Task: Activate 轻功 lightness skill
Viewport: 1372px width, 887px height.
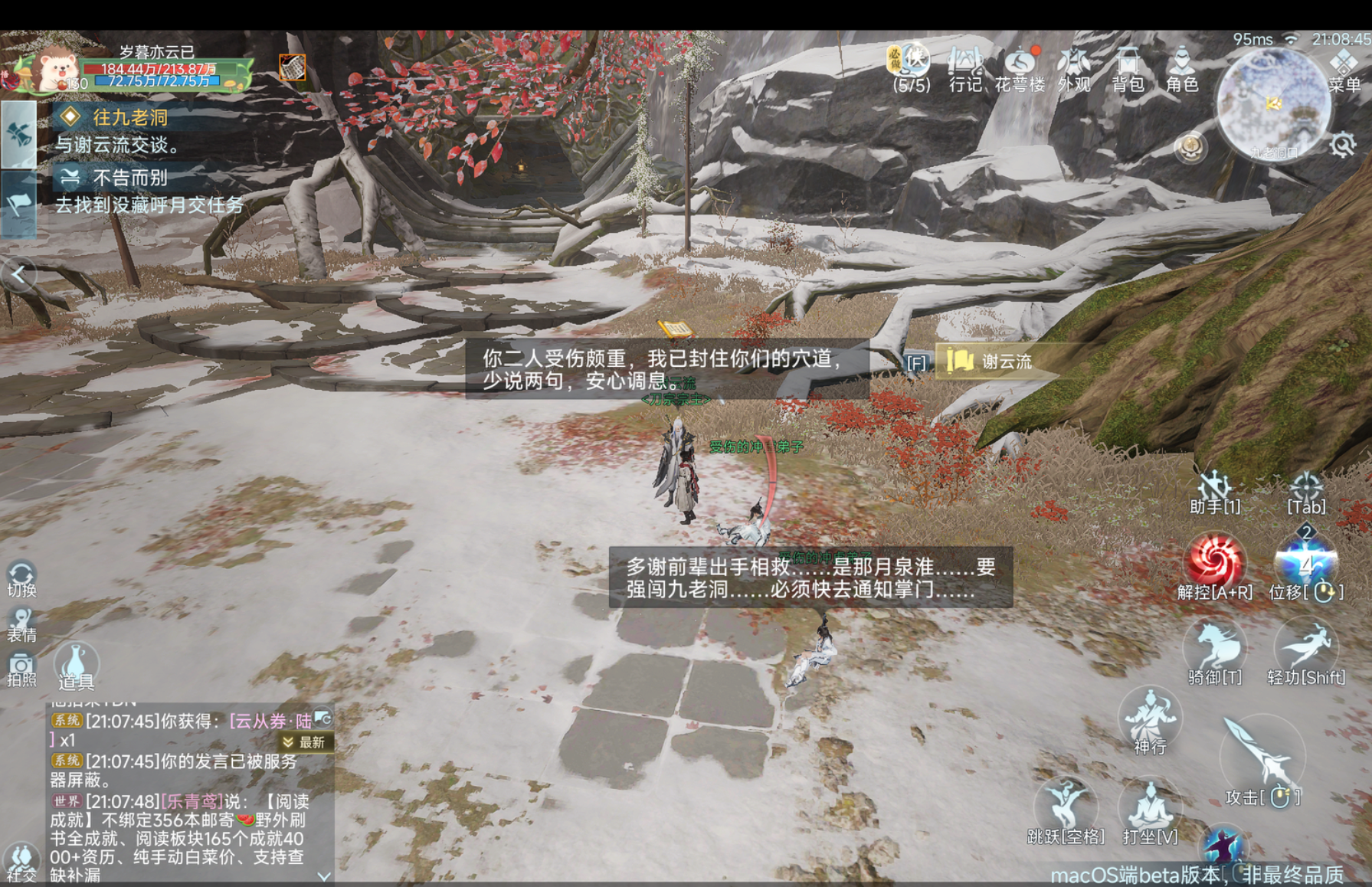Action: point(1306,648)
